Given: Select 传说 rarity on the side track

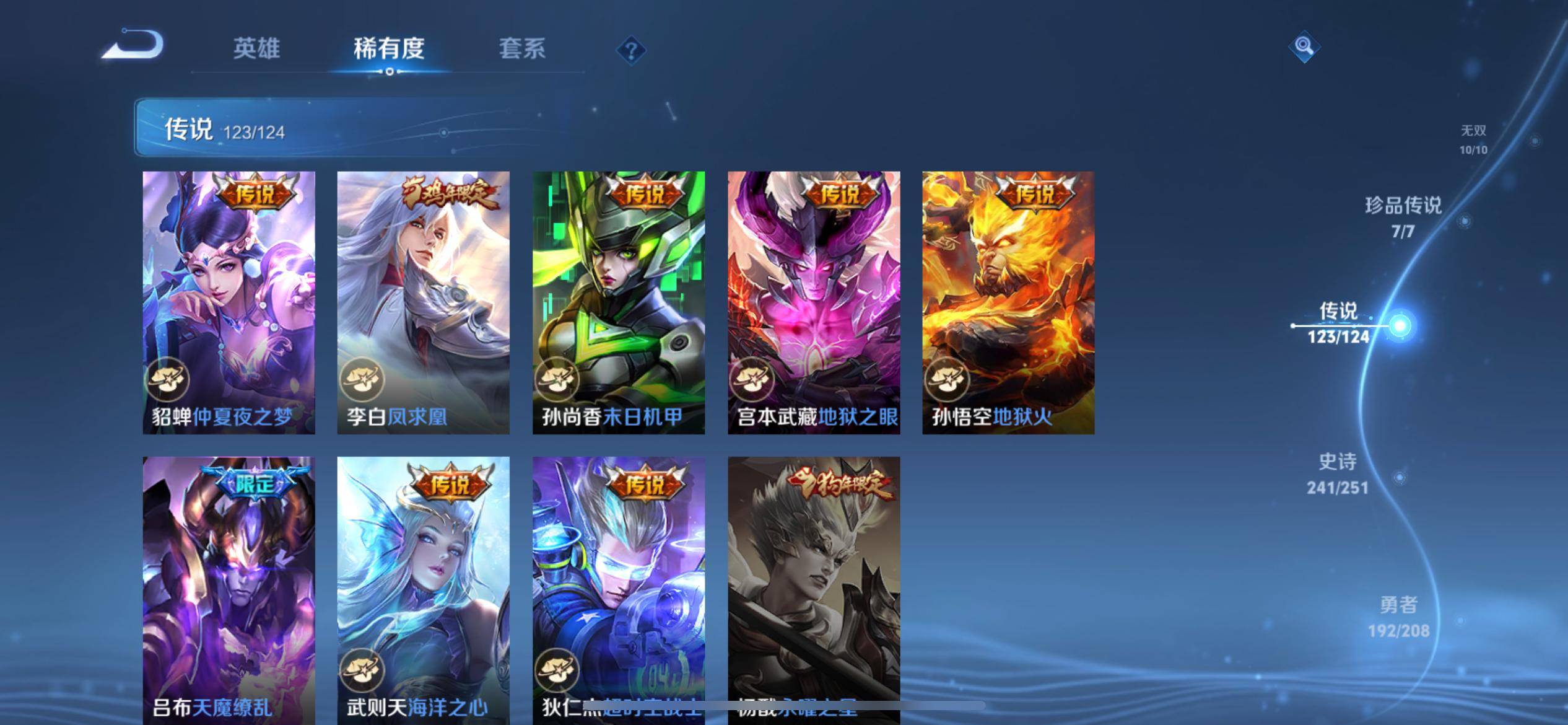Looking at the screenshot, I should 1338,323.
